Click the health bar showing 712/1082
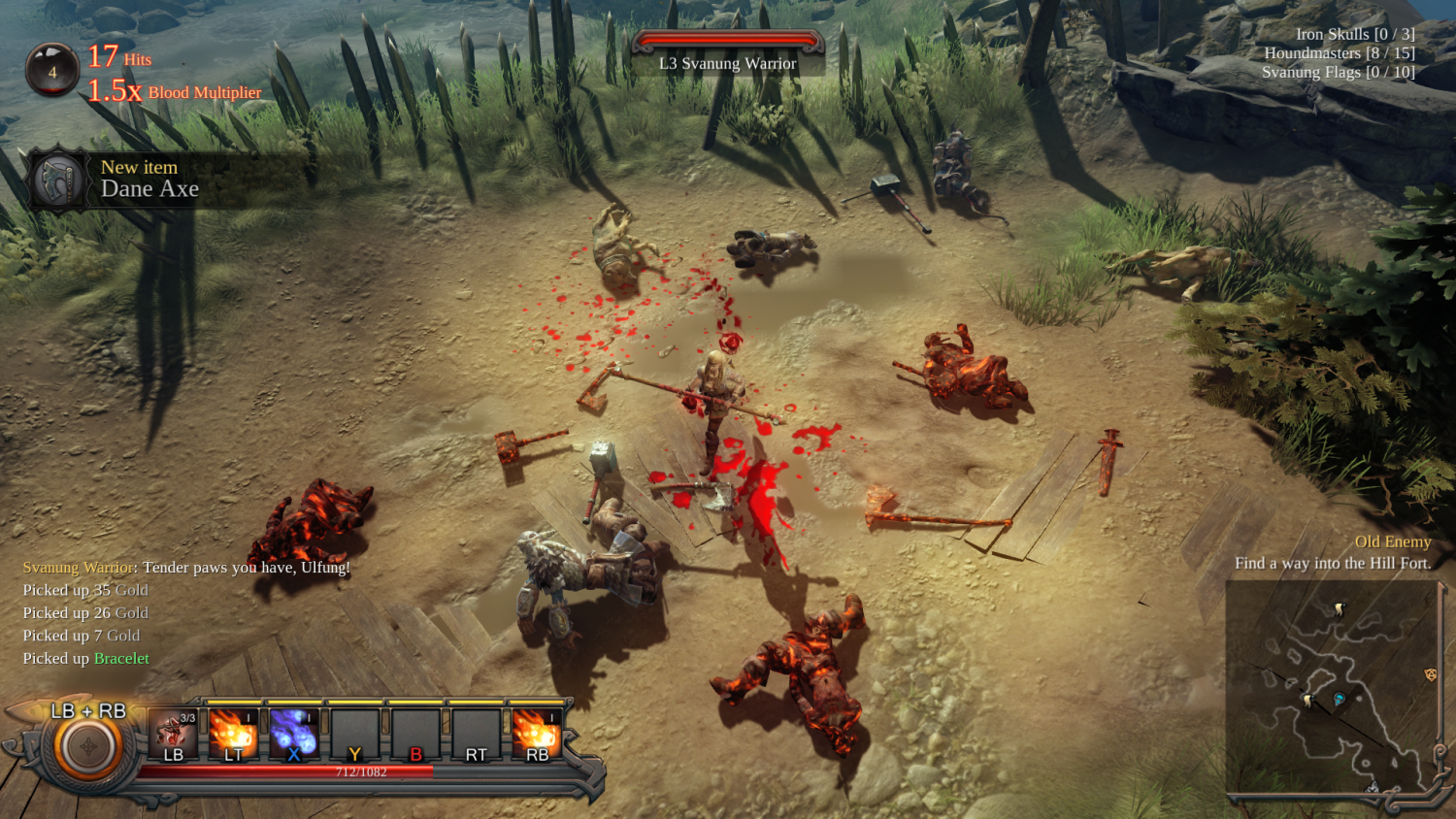This screenshot has width=1456, height=819. [360, 770]
